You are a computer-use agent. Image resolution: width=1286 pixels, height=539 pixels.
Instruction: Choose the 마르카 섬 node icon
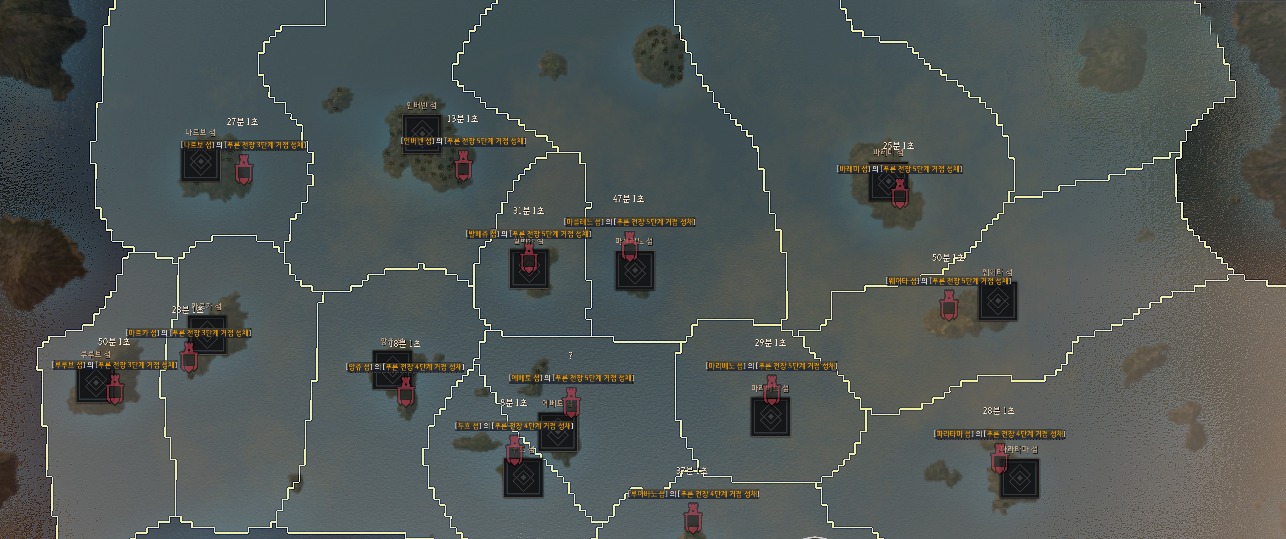pyautogui.click(x=207, y=335)
